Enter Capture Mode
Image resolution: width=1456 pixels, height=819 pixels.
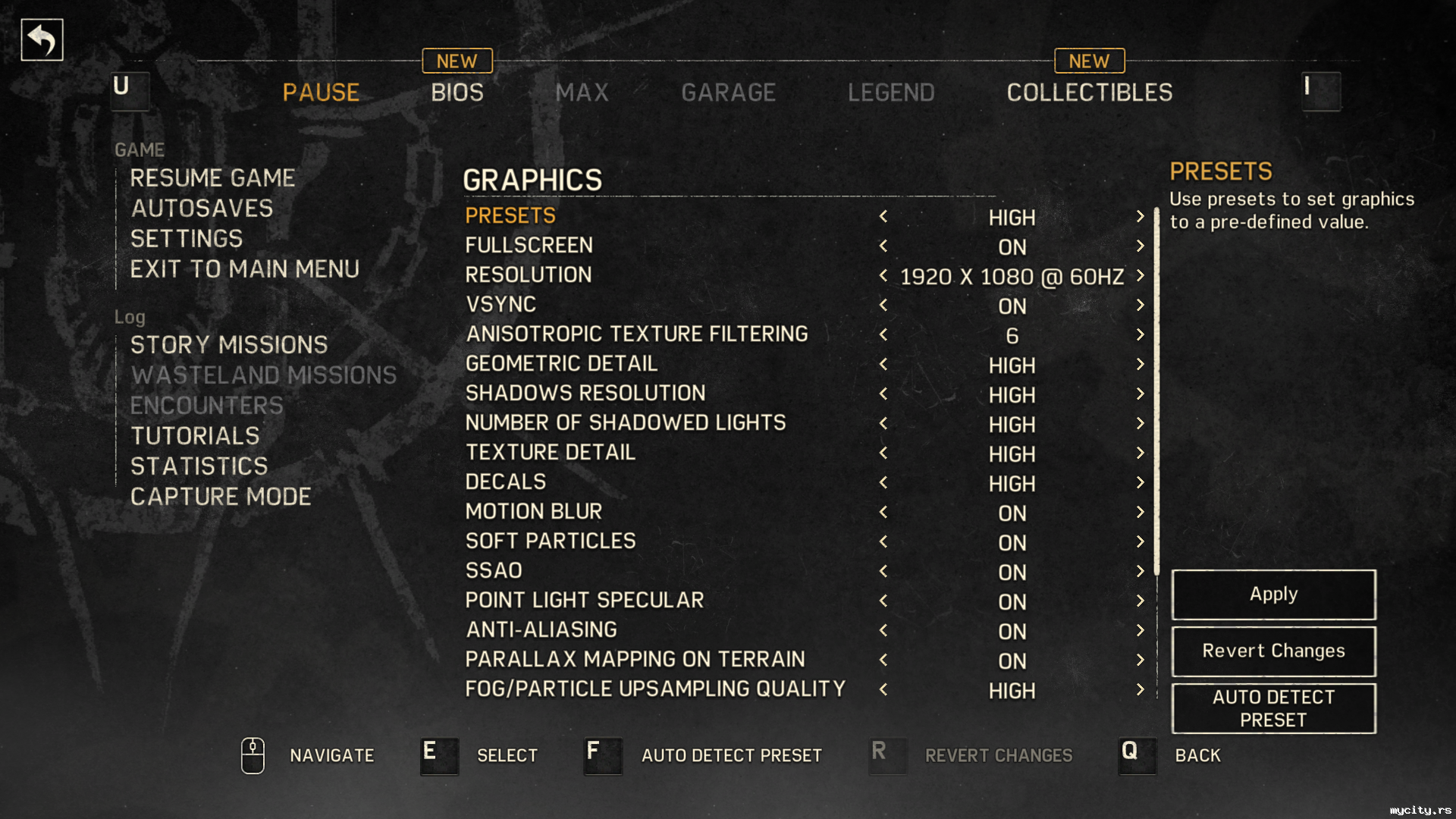pyautogui.click(x=221, y=497)
